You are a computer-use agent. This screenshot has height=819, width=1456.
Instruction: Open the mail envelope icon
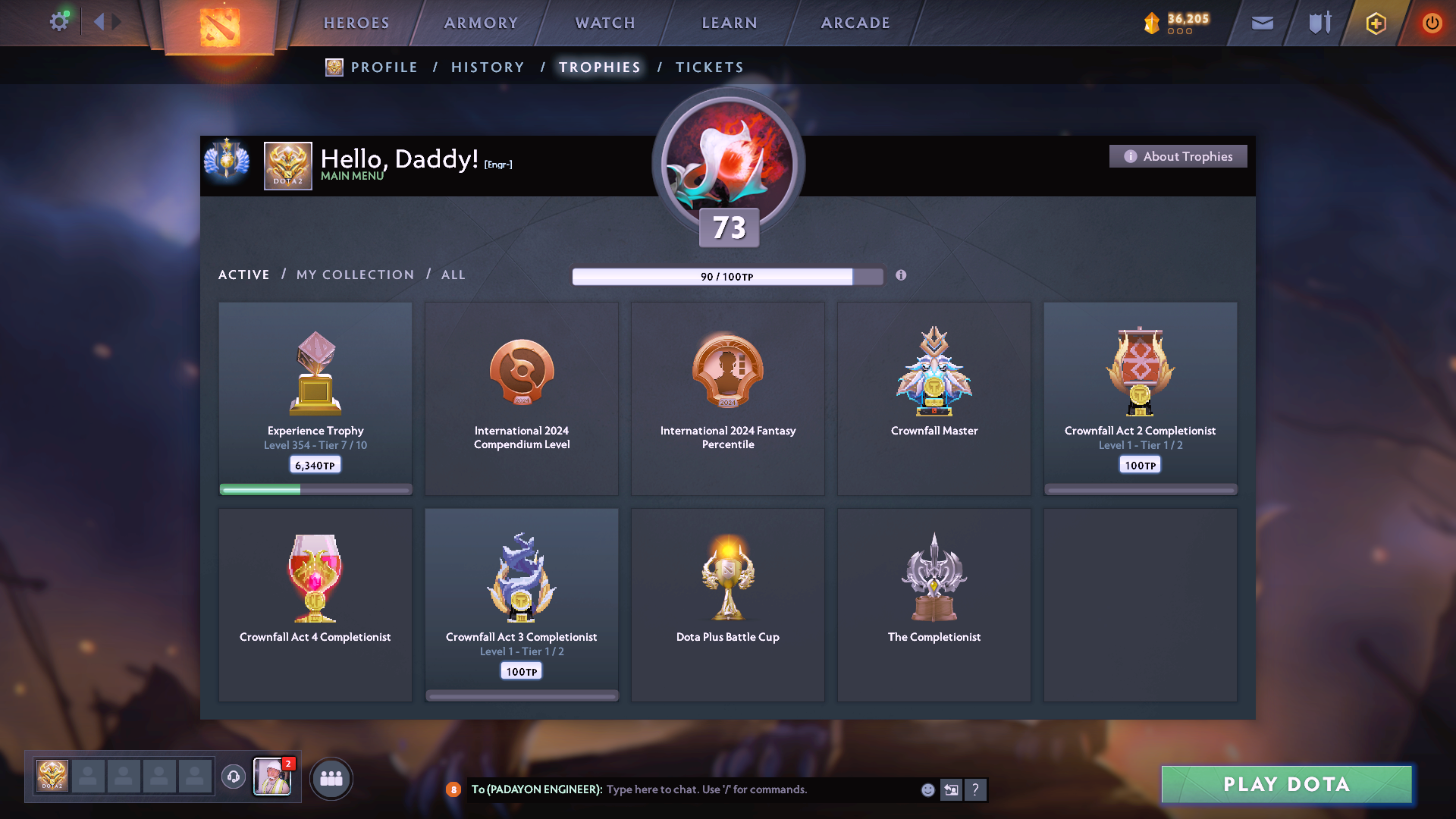(x=1262, y=23)
